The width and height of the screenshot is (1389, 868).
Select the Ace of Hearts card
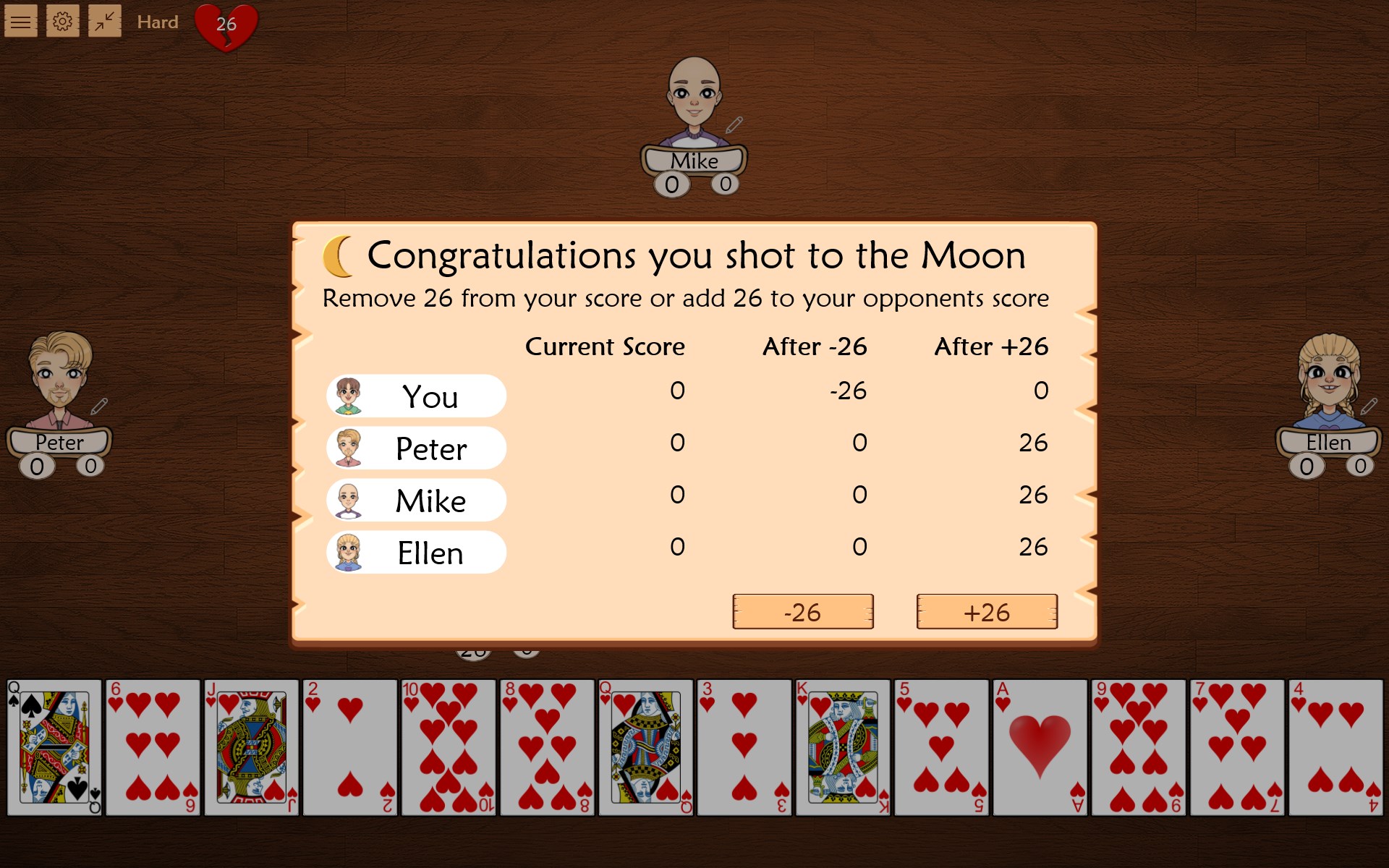pos(1040,745)
